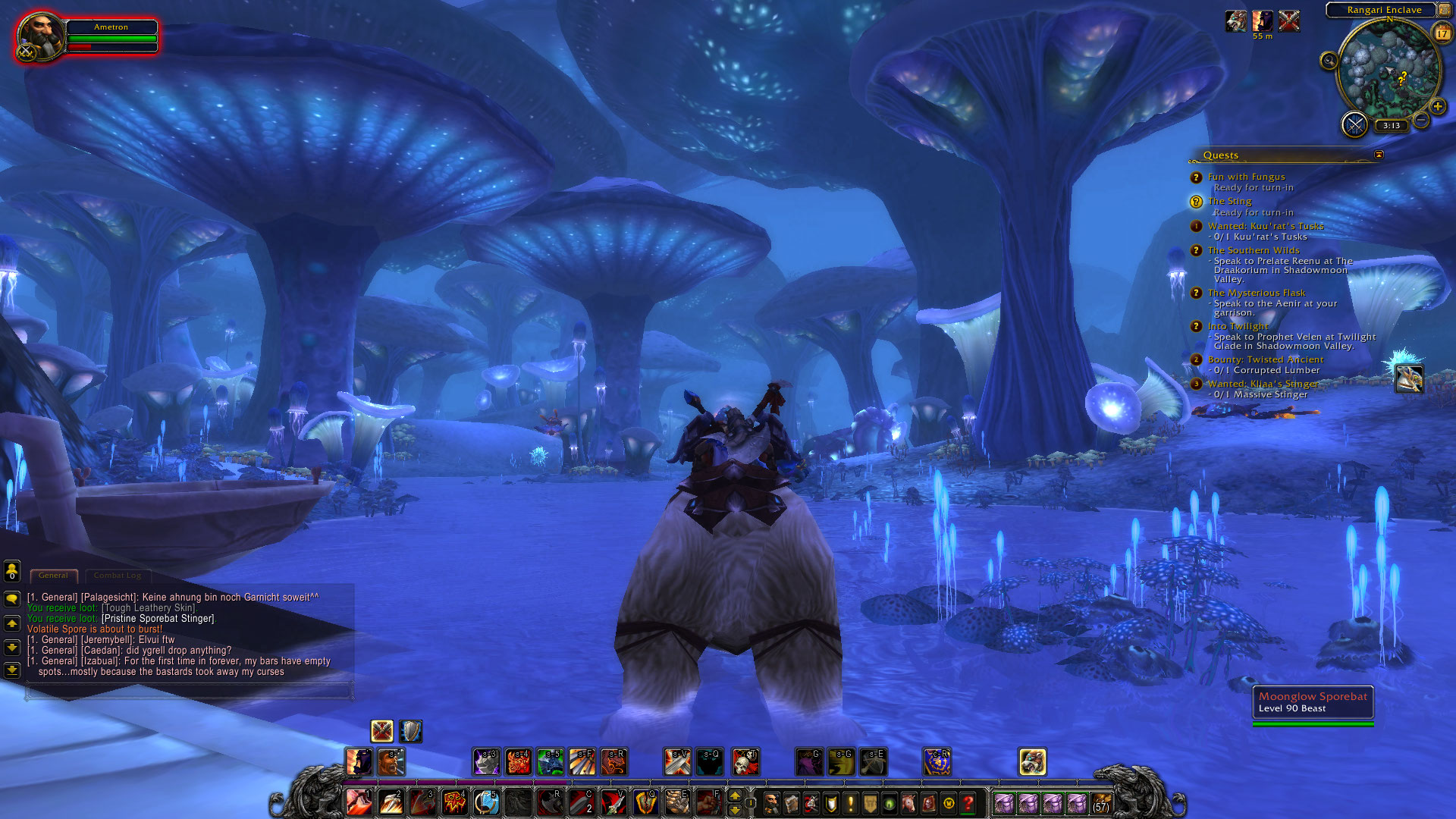Select The Mysterious Flask quest
The height and width of the screenshot is (819, 1456).
click(1256, 293)
